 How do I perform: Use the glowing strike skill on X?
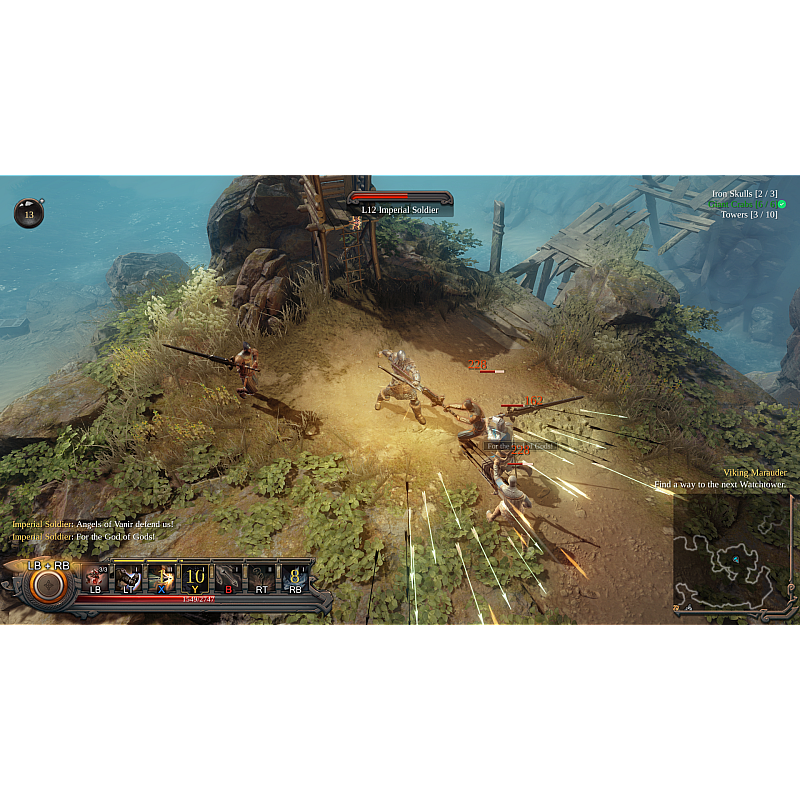coord(162,578)
